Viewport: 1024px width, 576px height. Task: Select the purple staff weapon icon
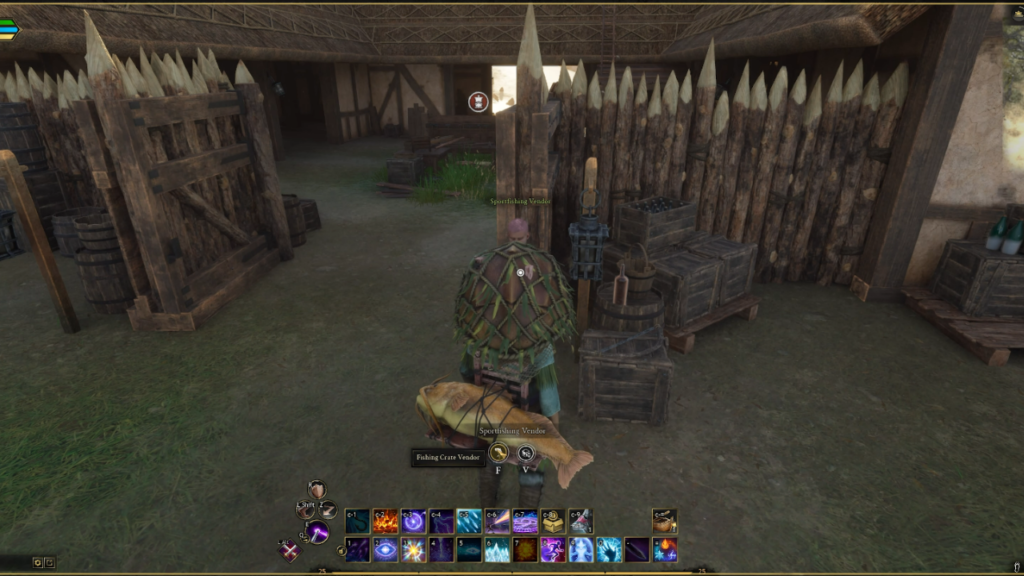(318, 532)
